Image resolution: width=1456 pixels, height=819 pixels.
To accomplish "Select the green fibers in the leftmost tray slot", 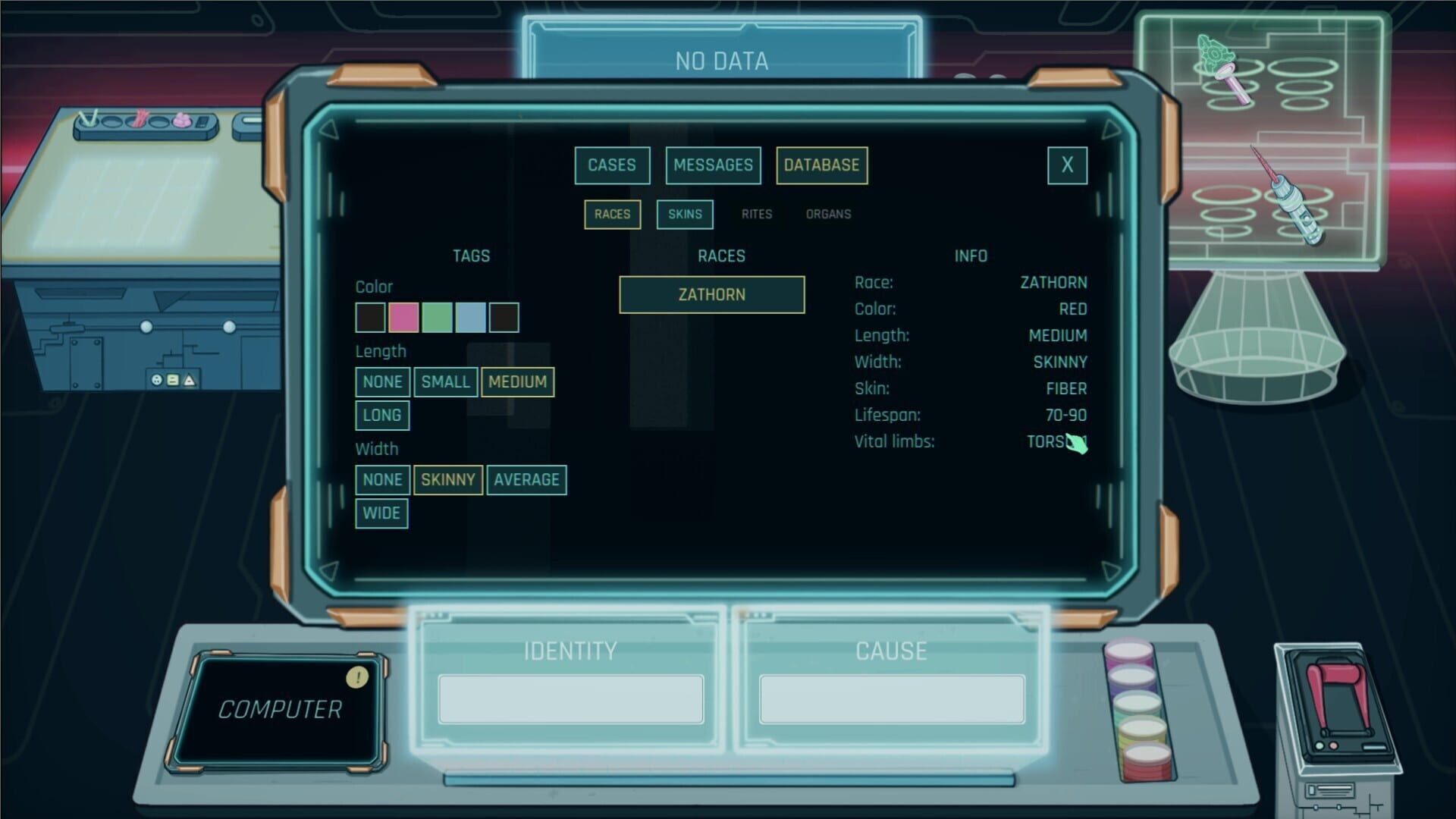I will (x=89, y=118).
